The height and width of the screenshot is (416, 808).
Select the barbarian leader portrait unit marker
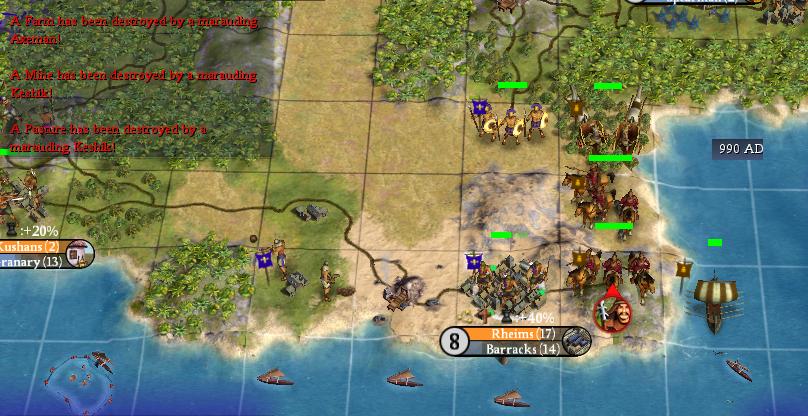tap(612, 312)
